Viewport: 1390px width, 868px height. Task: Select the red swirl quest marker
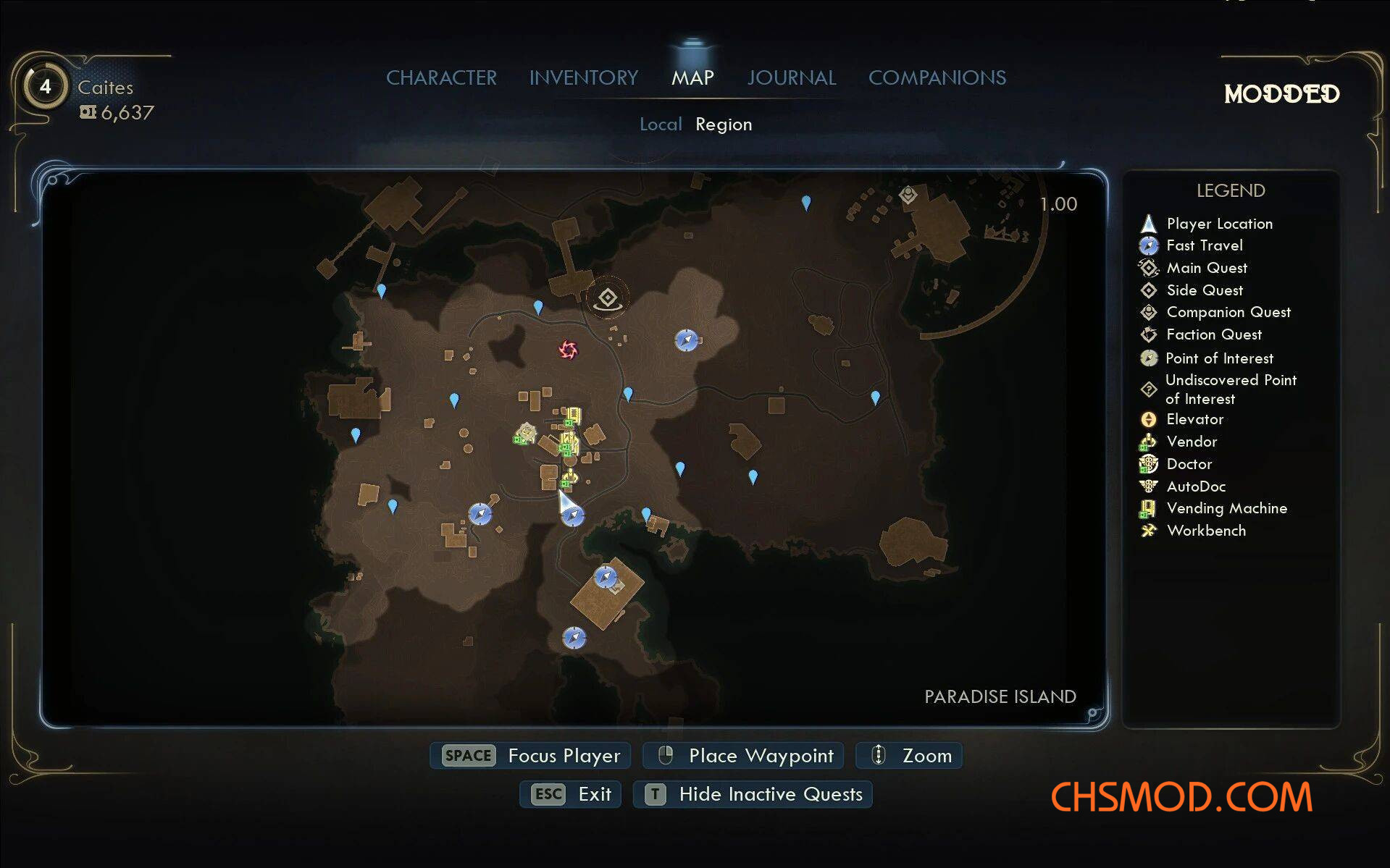[568, 350]
